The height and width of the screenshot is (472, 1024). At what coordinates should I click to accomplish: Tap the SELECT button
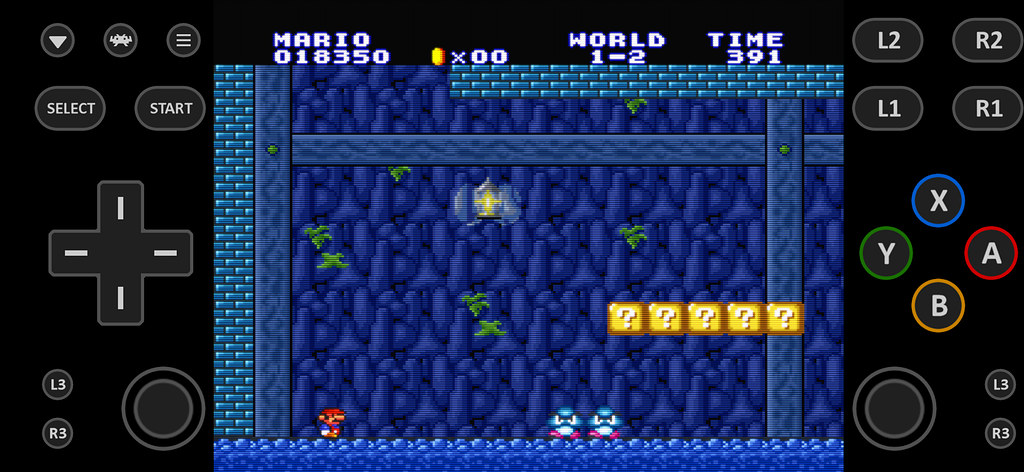[x=71, y=108]
